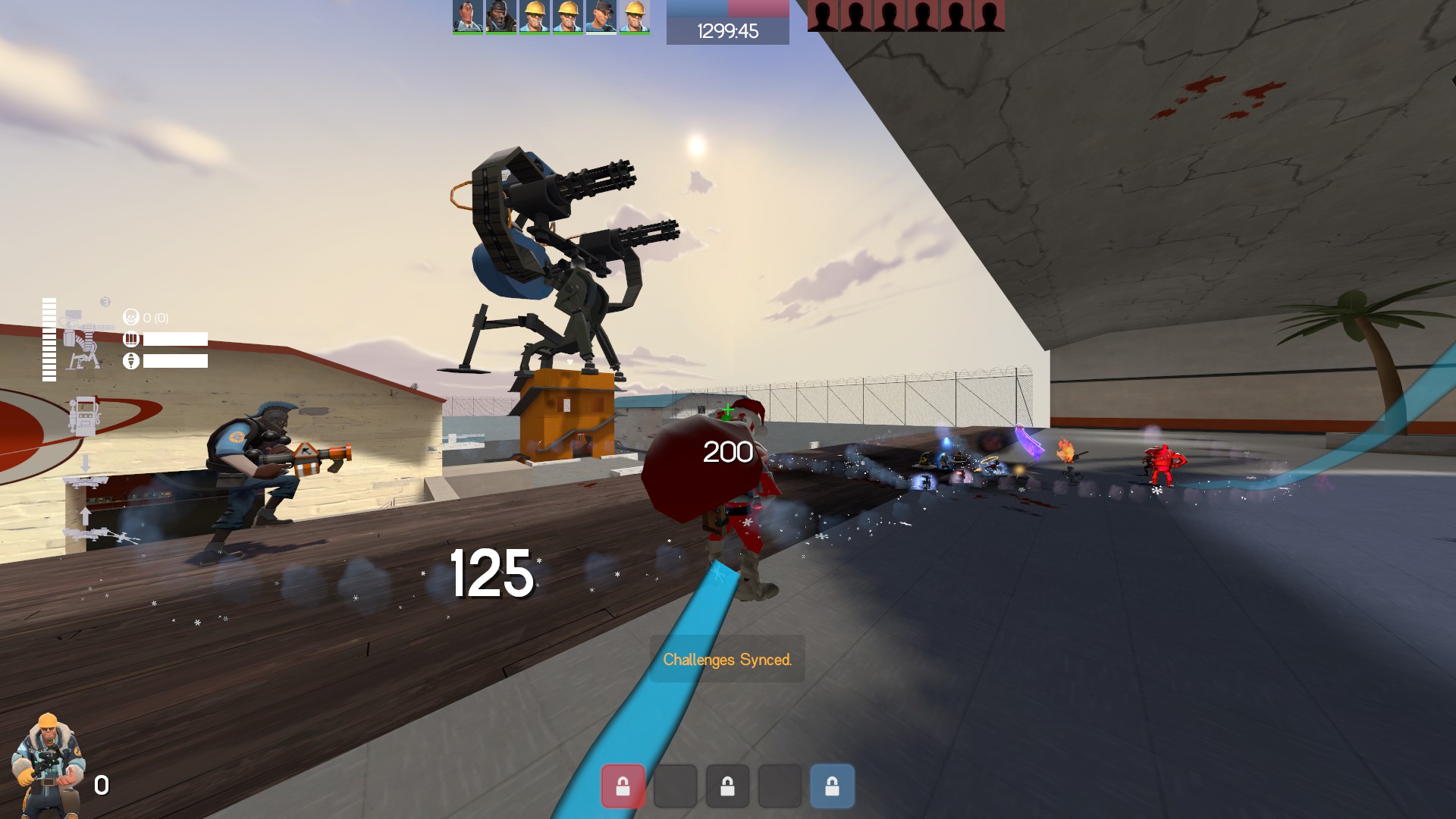
Task: Select the sentry gun building status icon
Action: pyautogui.click(x=83, y=338)
